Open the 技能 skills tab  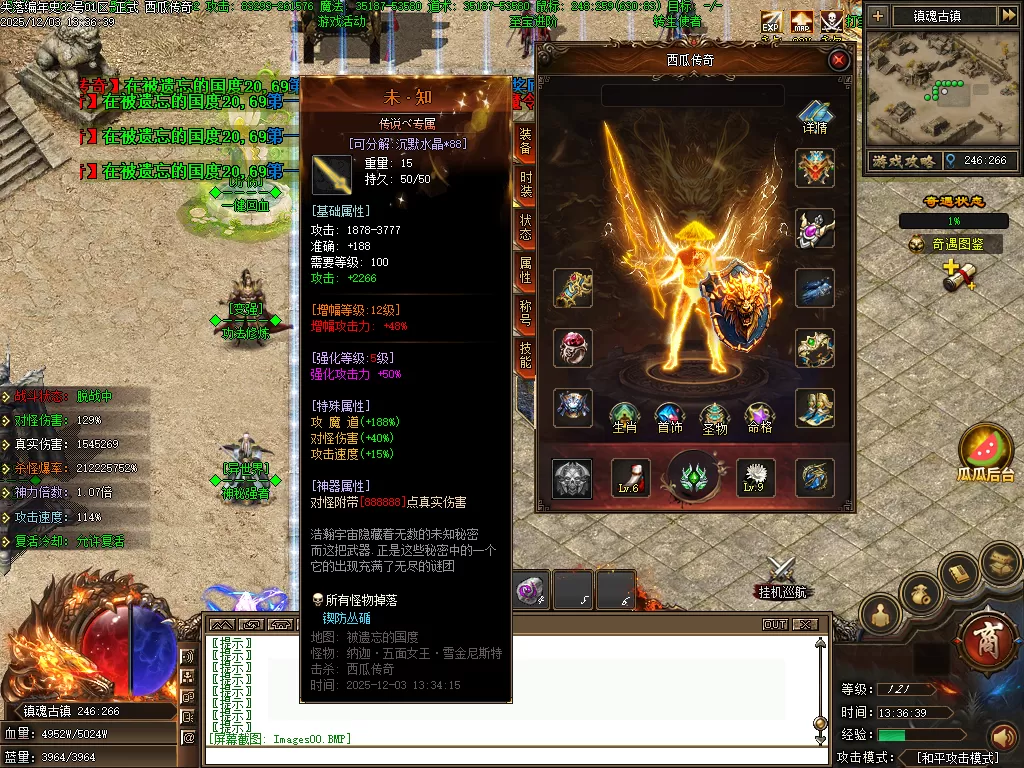point(526,355)
